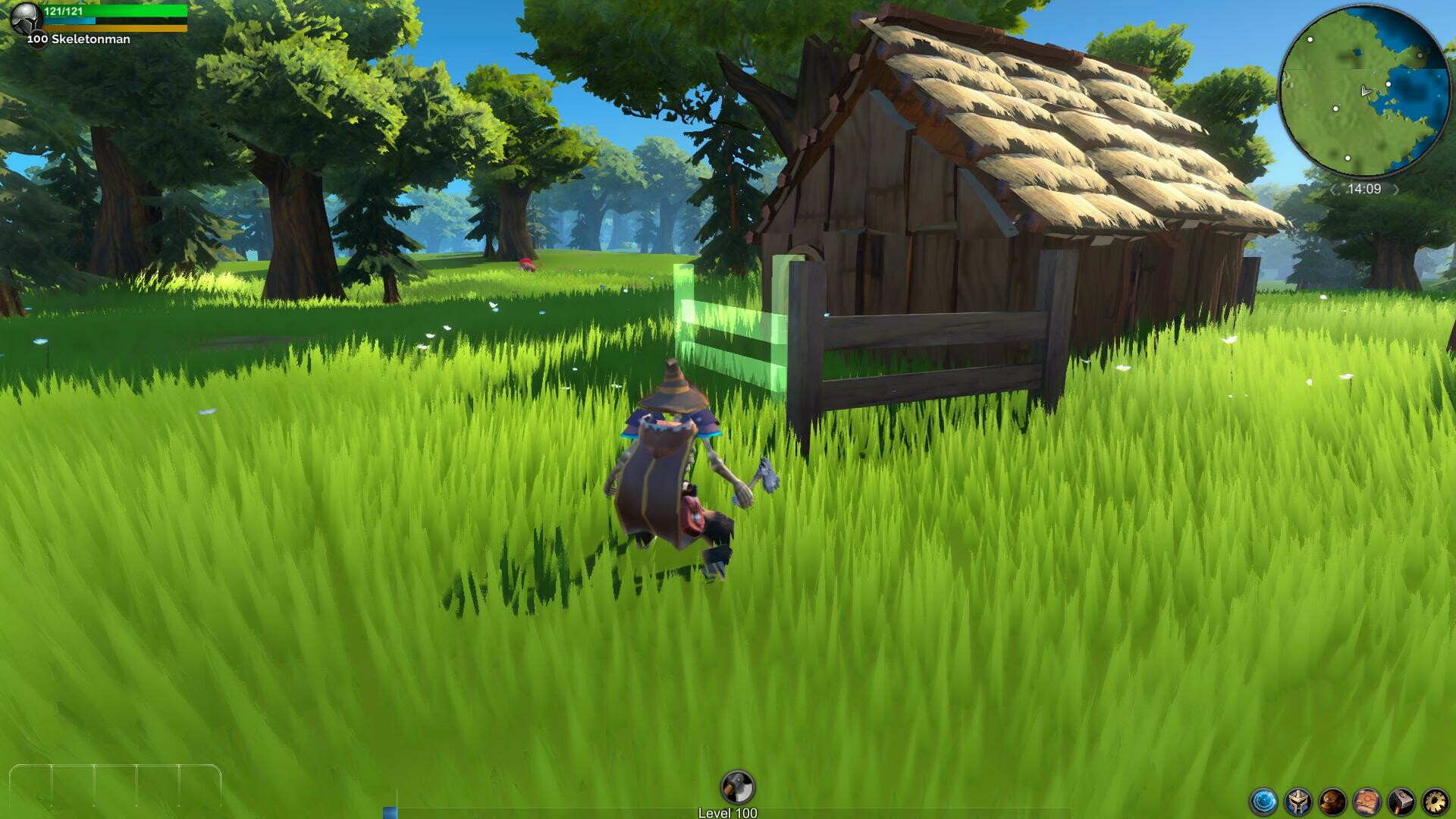
Task: Open the blue skills orb icon
Action: (x=1263, y=802)
